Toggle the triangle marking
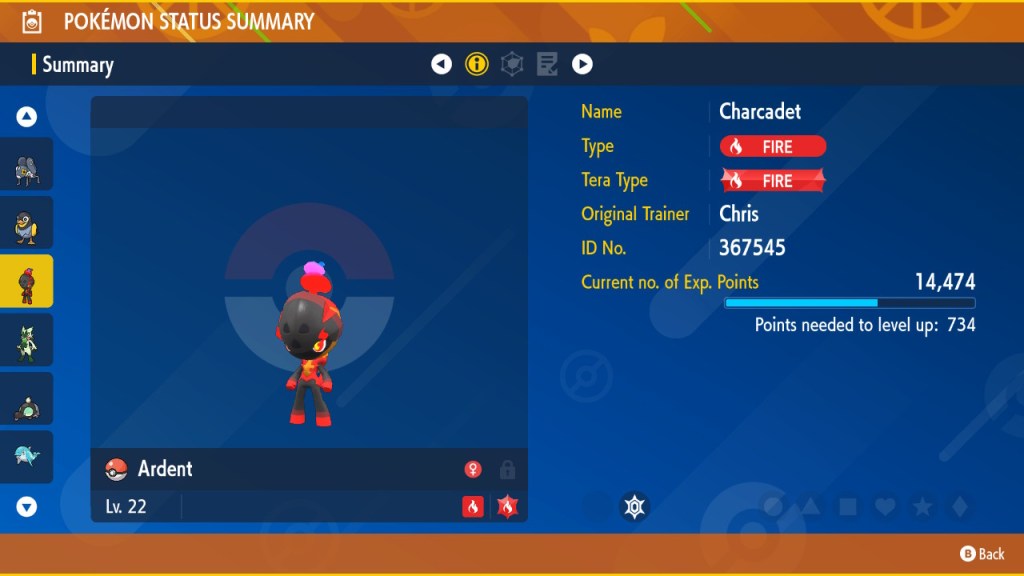Screen dimensions: 1024x576 tap(810, 507)
